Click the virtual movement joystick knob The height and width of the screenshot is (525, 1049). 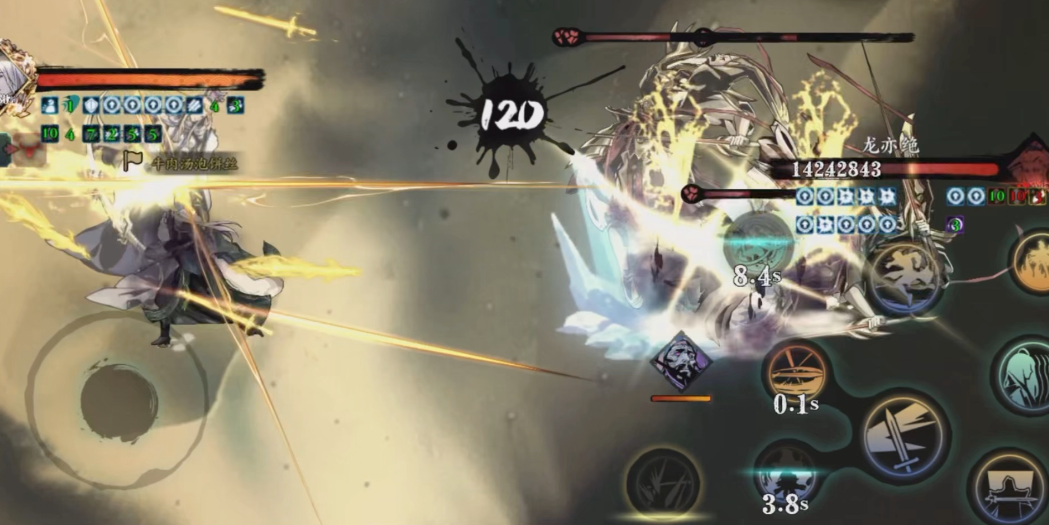118,402
